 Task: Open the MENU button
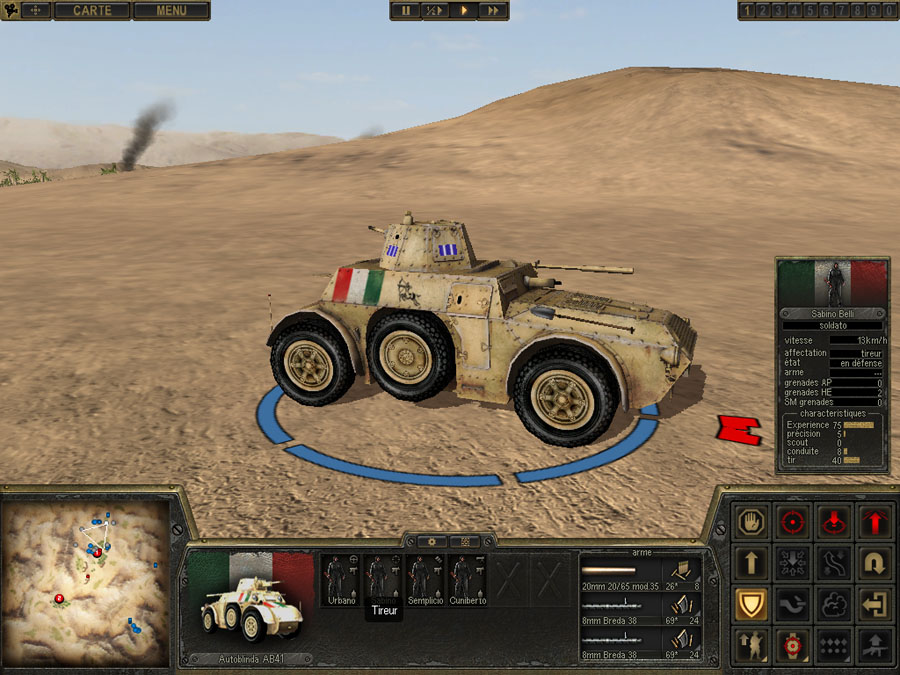point(171,11)
